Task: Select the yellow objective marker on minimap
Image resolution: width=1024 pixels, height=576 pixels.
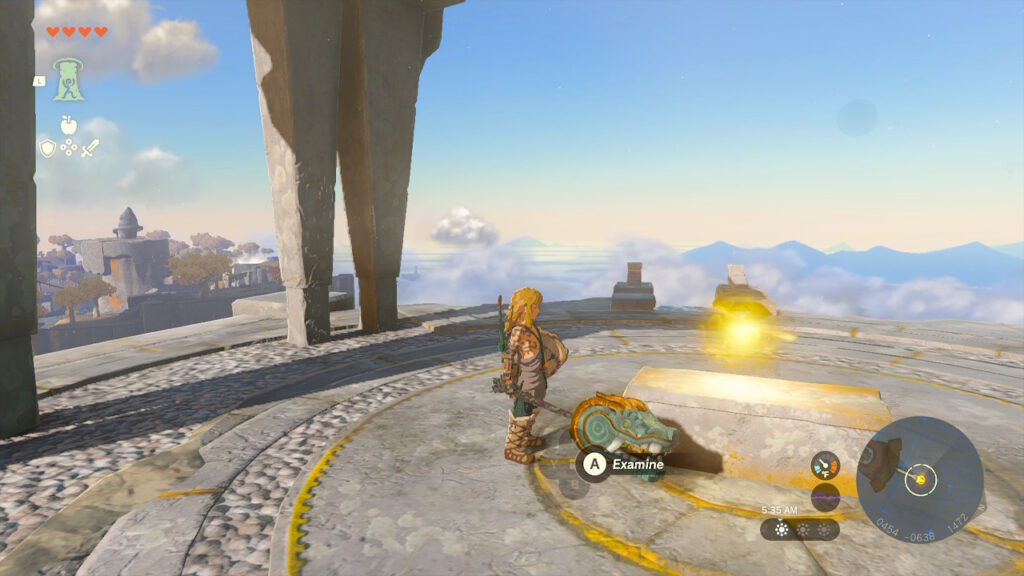Action: tap(919, 480)
